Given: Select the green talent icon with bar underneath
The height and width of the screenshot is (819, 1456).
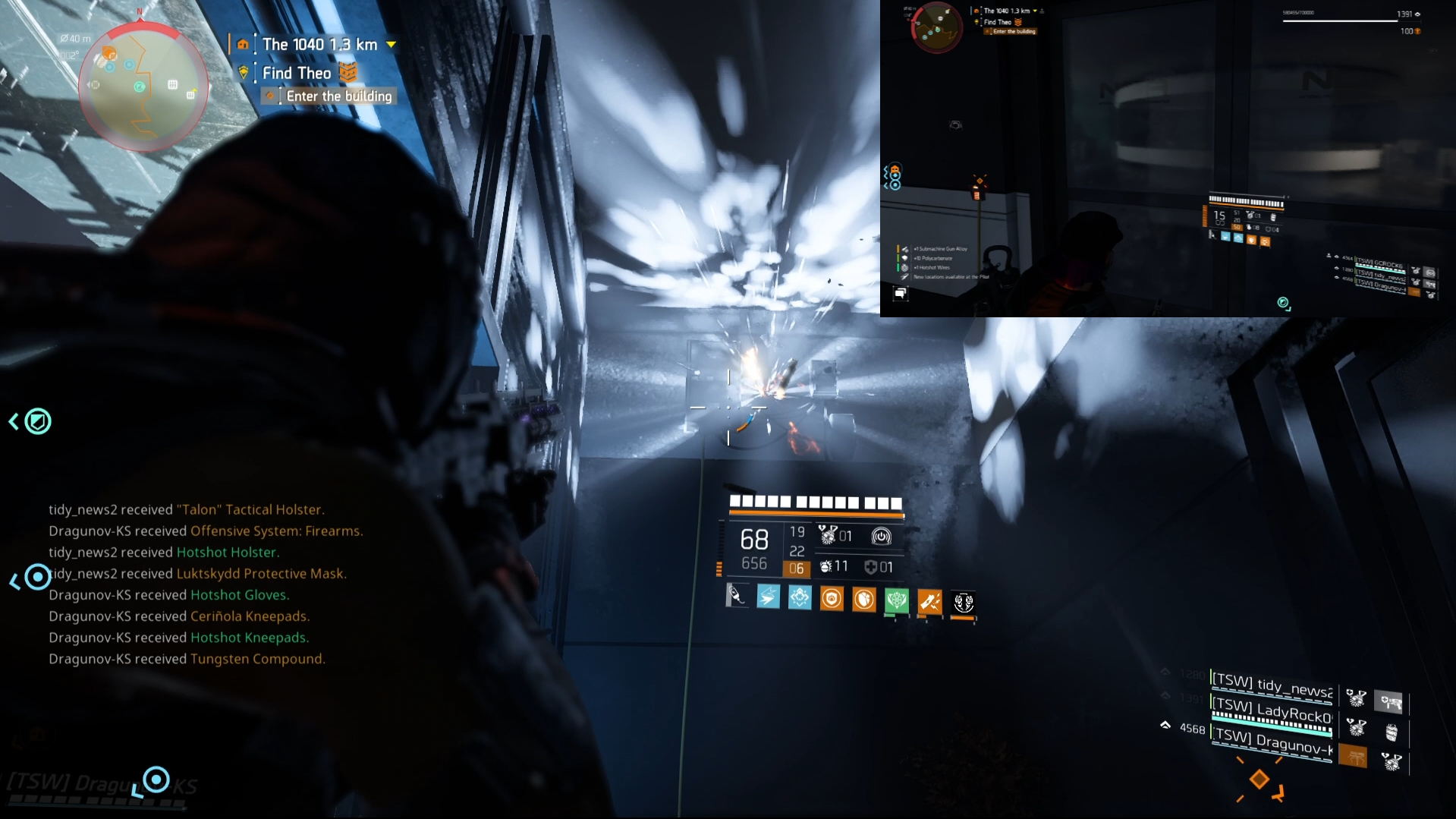Looking at the screenshot, I should coord(897,601).
